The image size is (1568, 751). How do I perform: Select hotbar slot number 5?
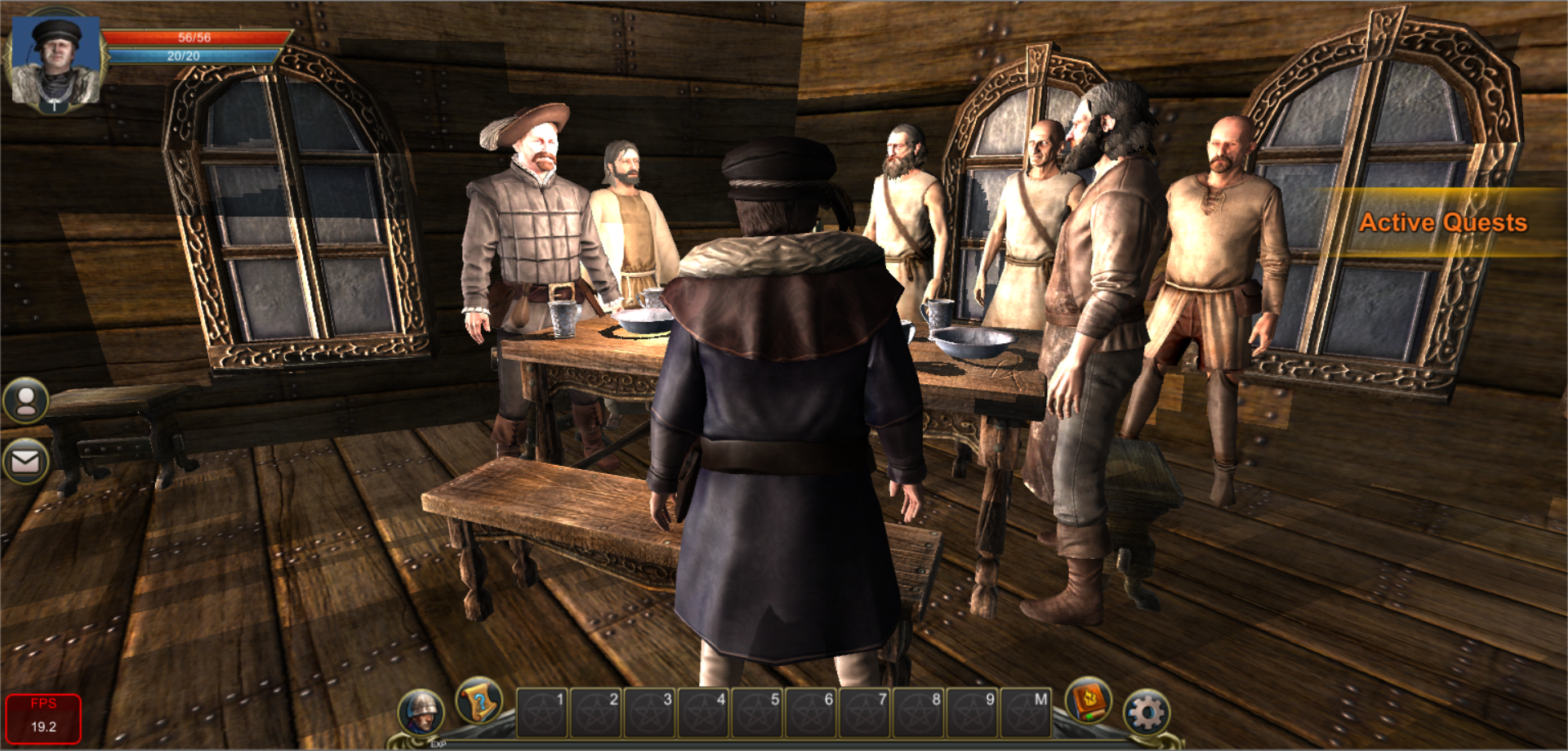pyautogui.click(x=757, y=713)
